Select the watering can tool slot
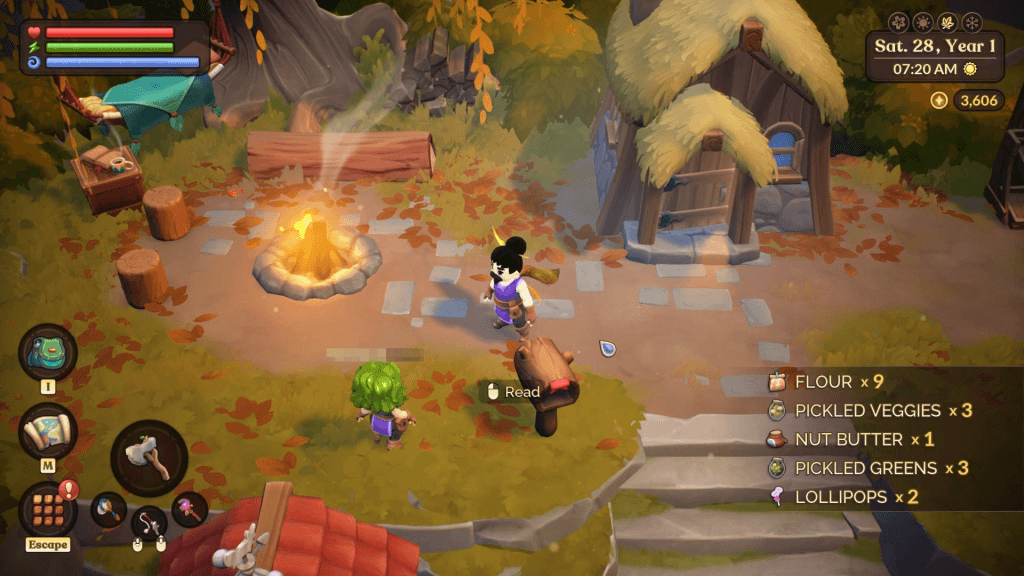Viewport: 1024px width, 576px height. click(x=108, y=509)
